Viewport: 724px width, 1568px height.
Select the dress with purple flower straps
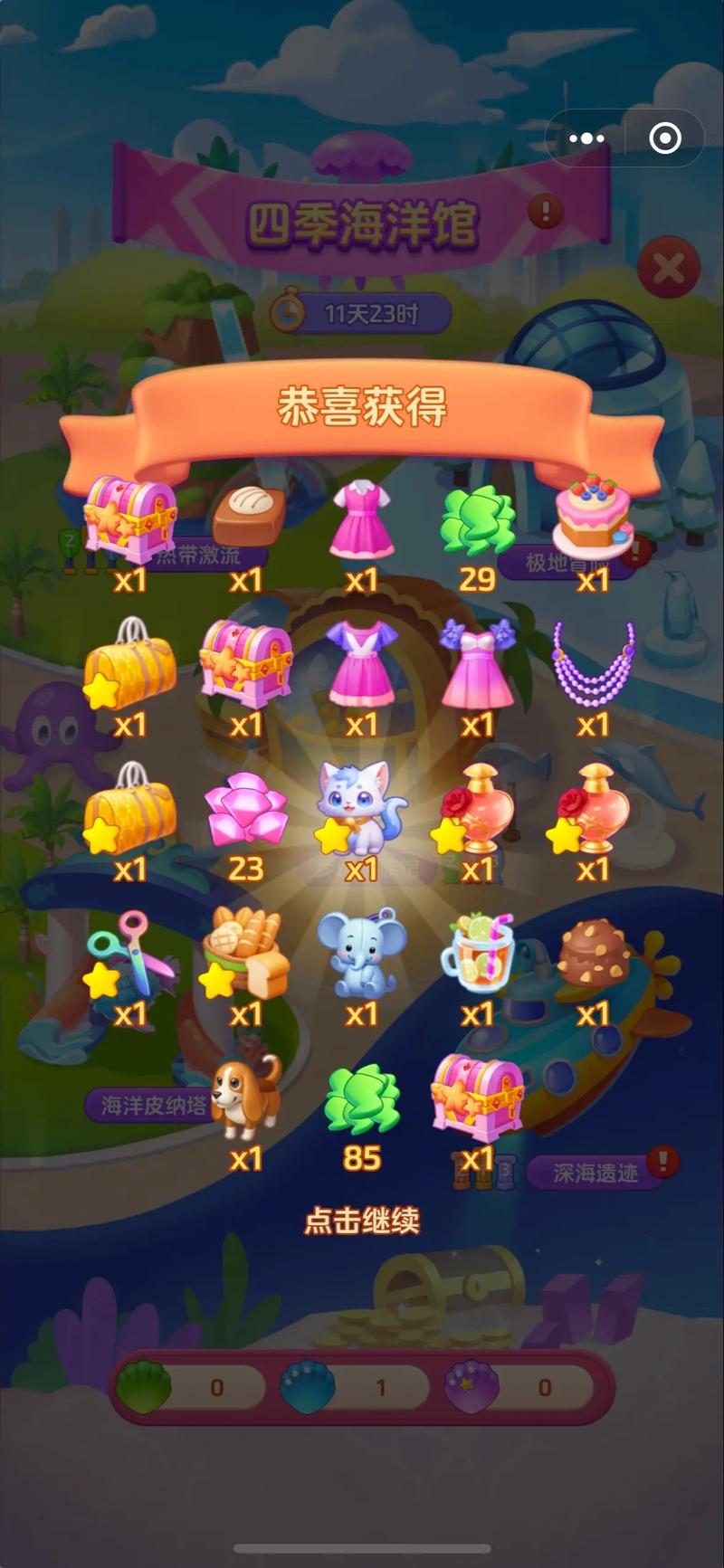[x=477, y=662]
